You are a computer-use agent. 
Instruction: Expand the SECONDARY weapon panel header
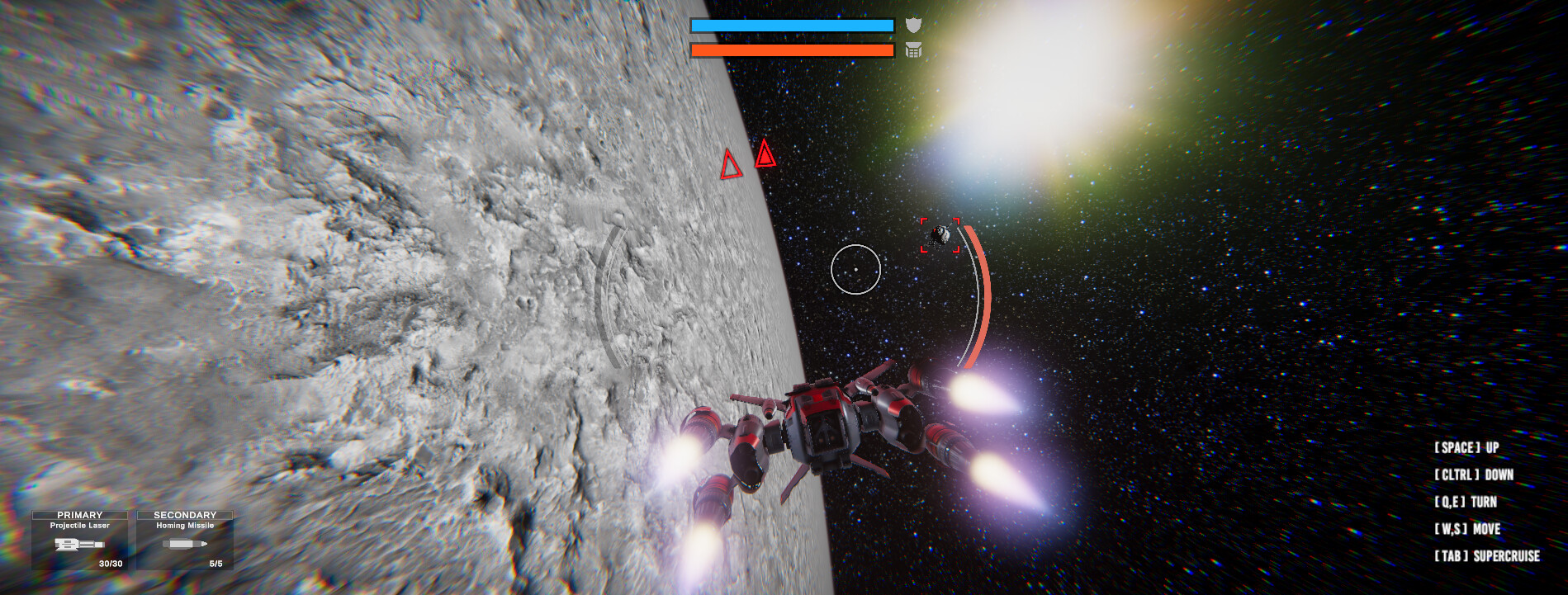click(184, 514)
